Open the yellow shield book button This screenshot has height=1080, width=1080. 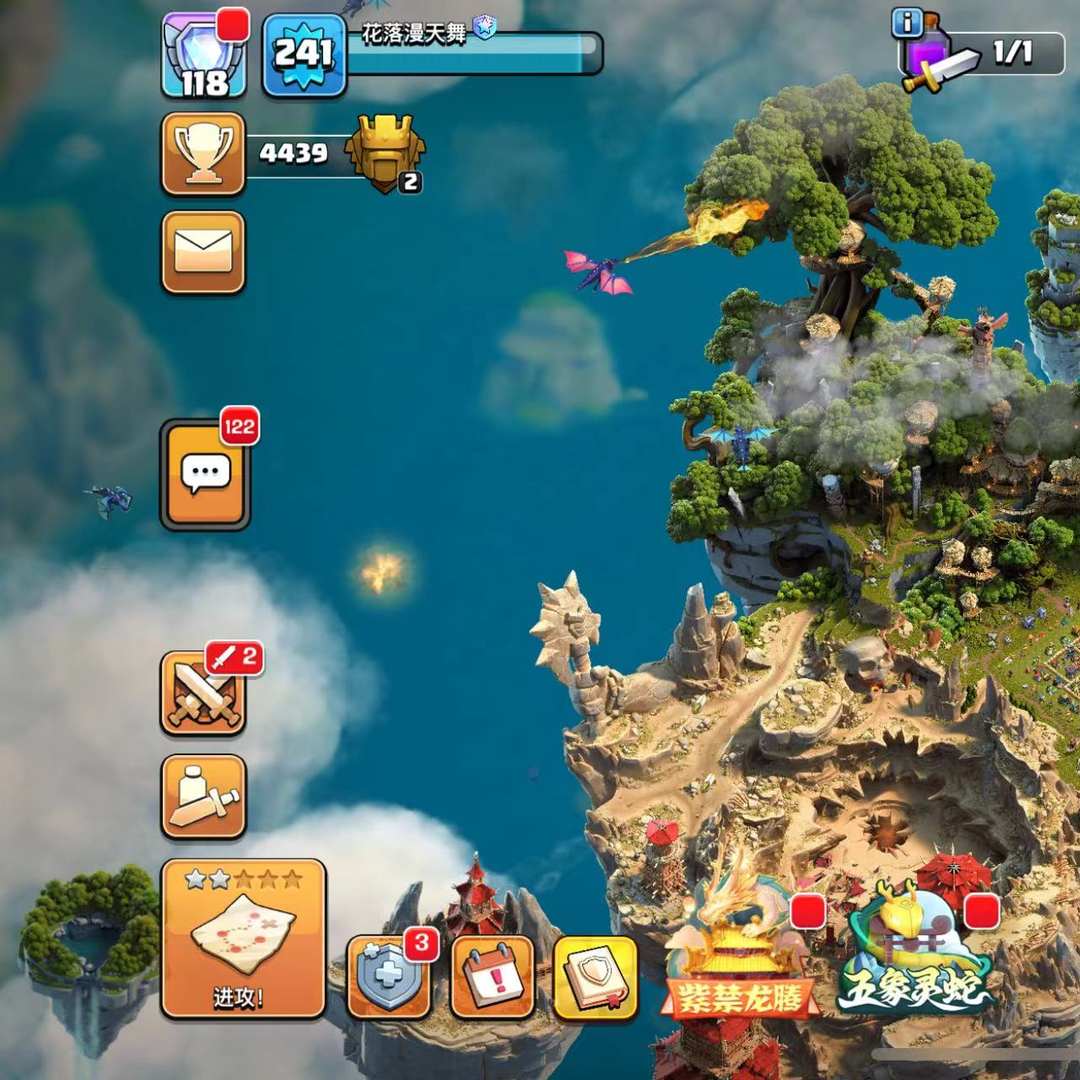click(595, 977)
